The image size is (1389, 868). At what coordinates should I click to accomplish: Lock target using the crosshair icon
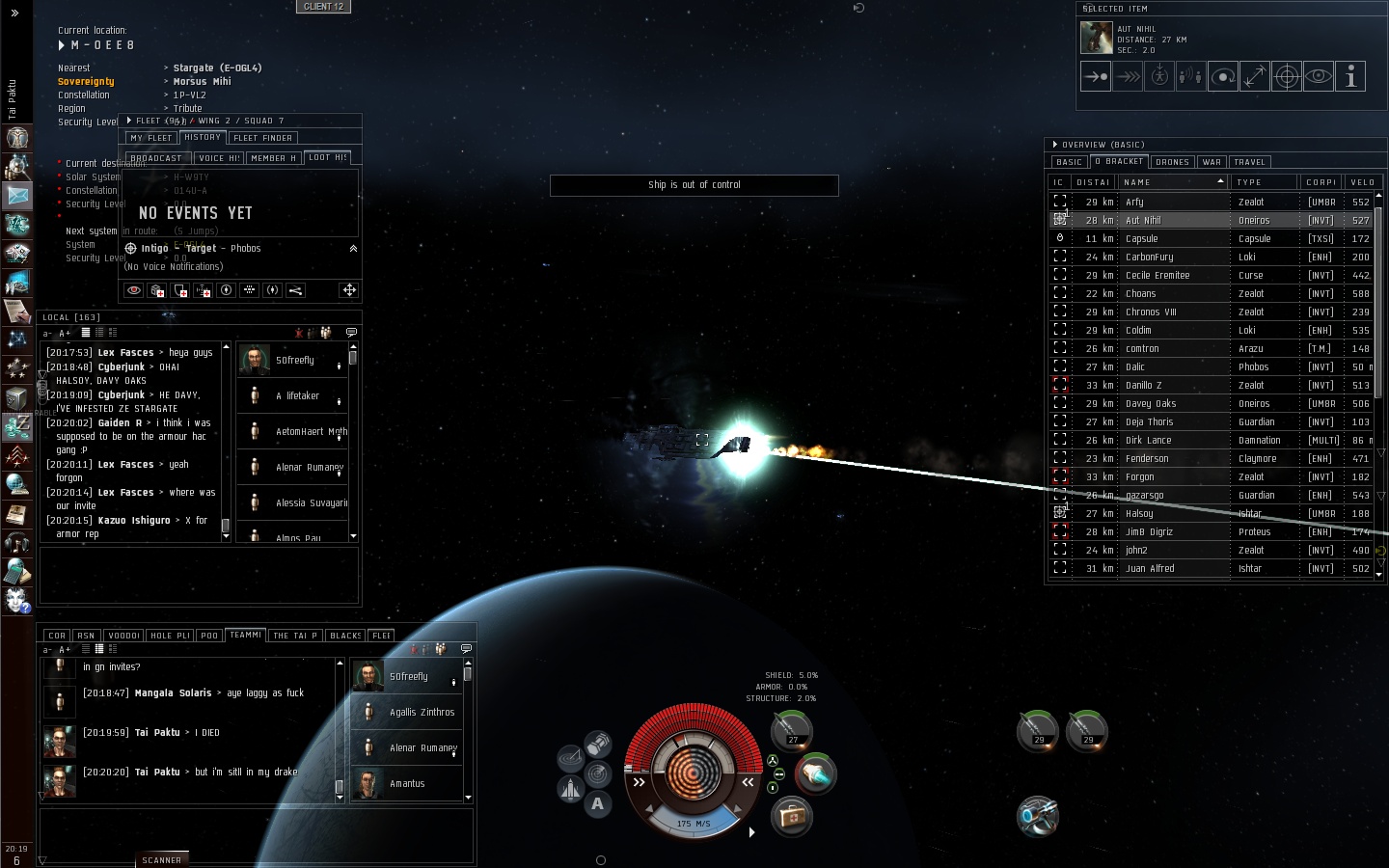point(1287,77)
